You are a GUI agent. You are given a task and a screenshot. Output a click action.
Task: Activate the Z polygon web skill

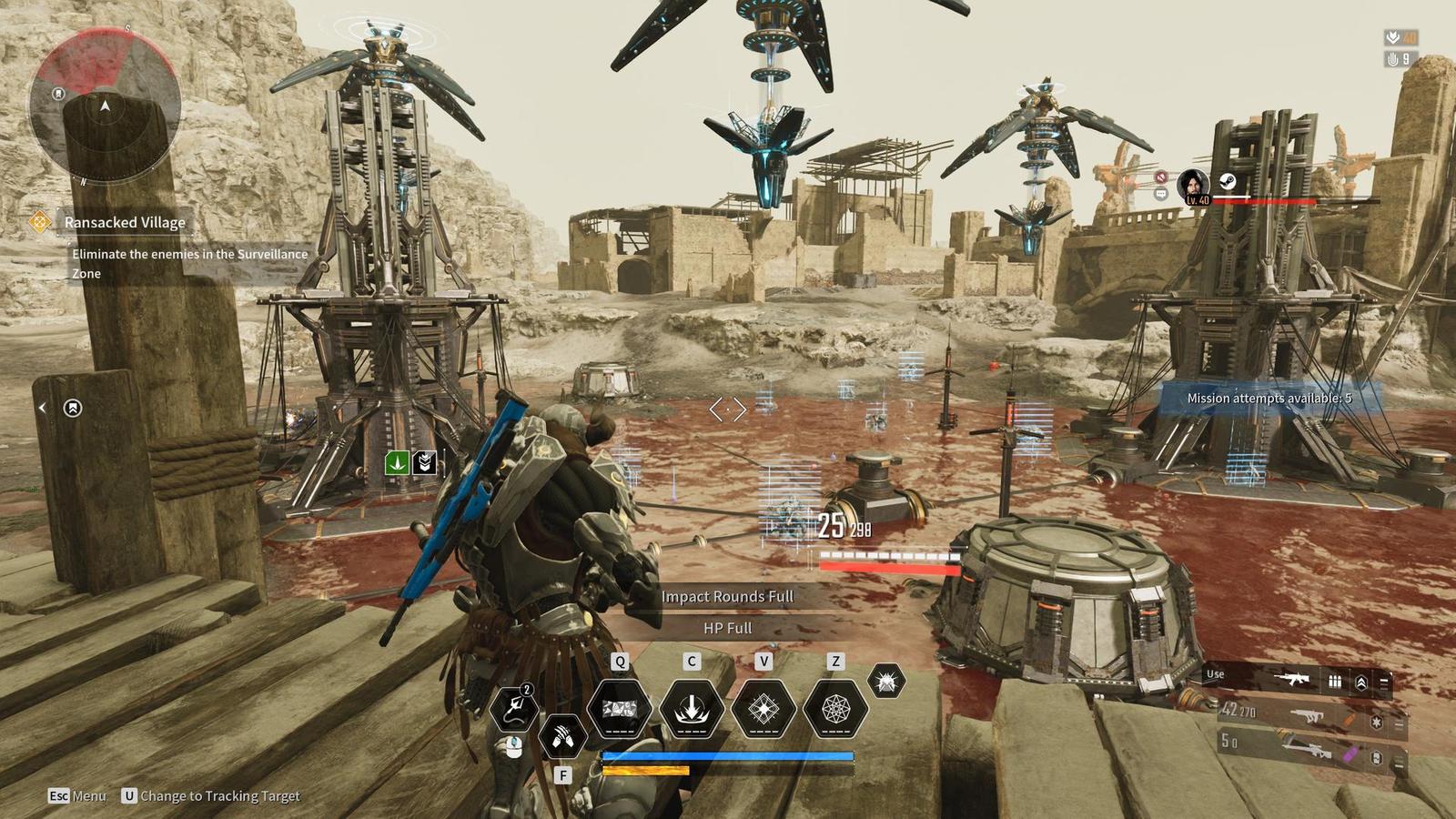835,708
